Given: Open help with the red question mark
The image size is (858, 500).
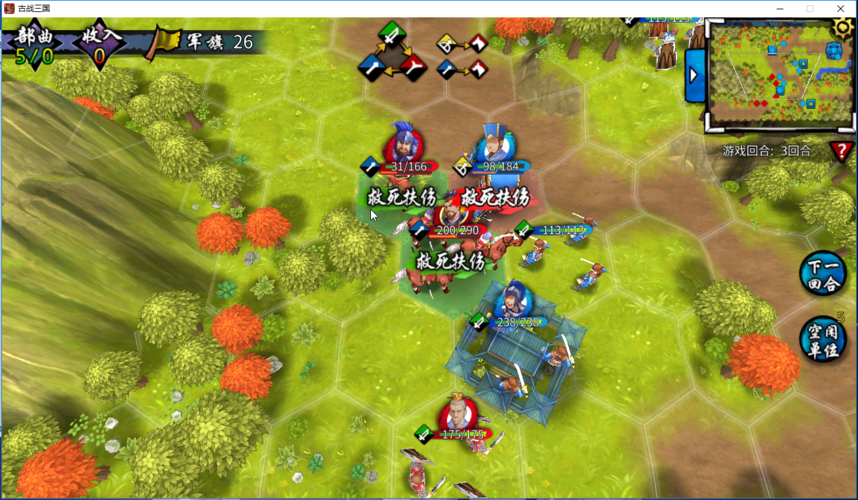Looking at the screenshot, I should click(x=840, y=152).
